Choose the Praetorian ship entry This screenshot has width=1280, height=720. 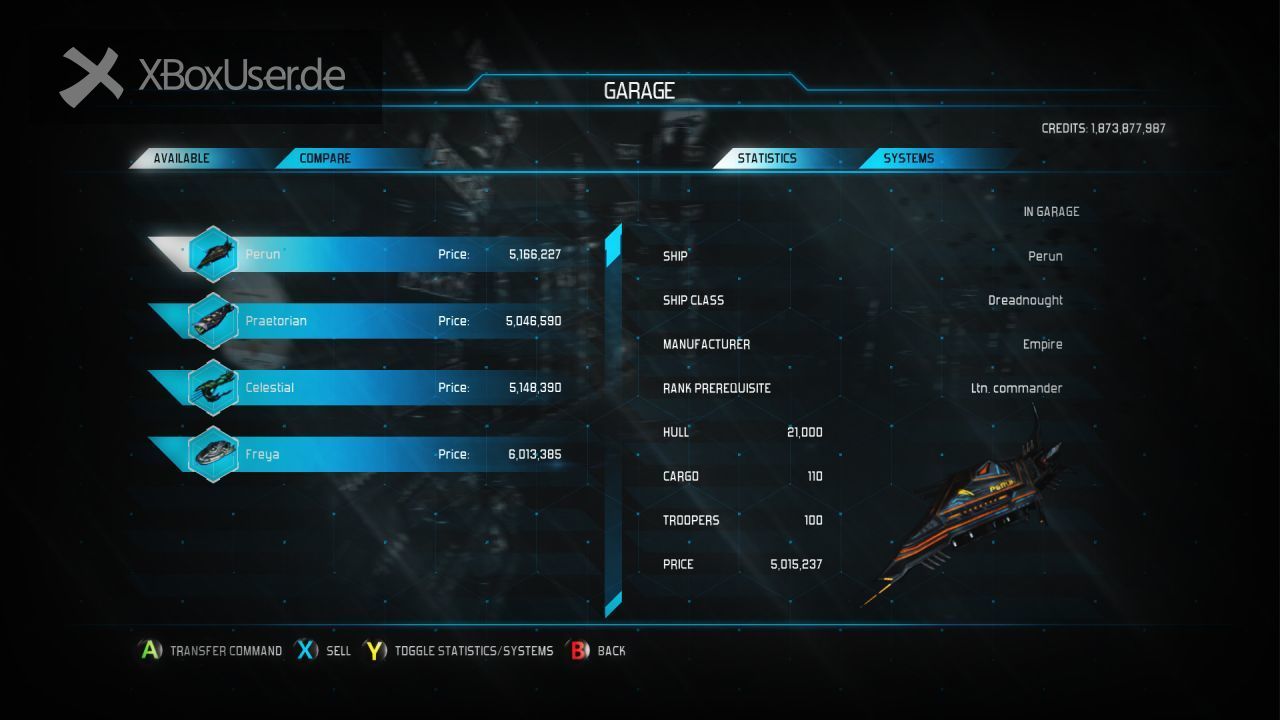[x=380, y=321]
